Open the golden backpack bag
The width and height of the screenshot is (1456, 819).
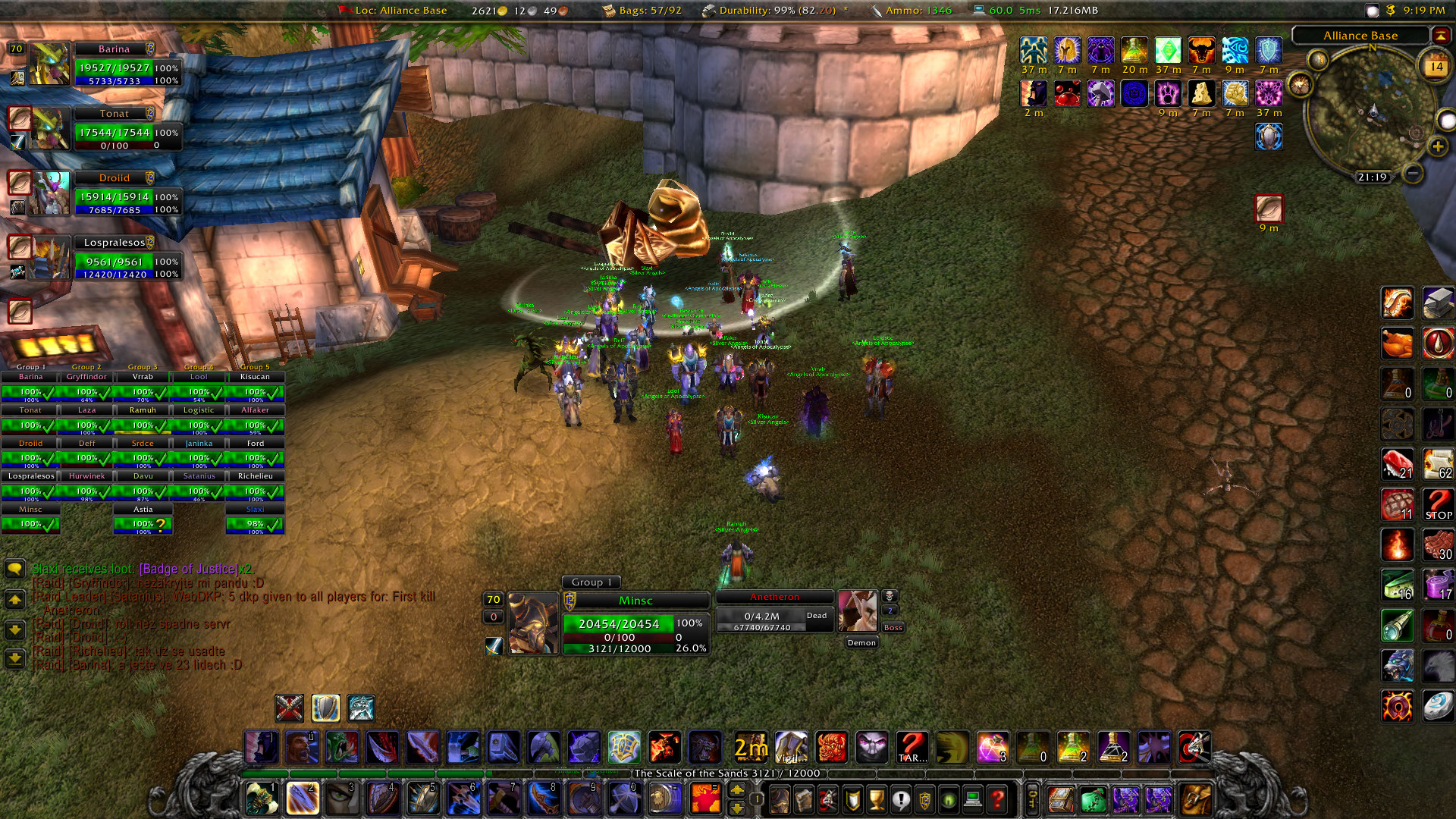1196,799
